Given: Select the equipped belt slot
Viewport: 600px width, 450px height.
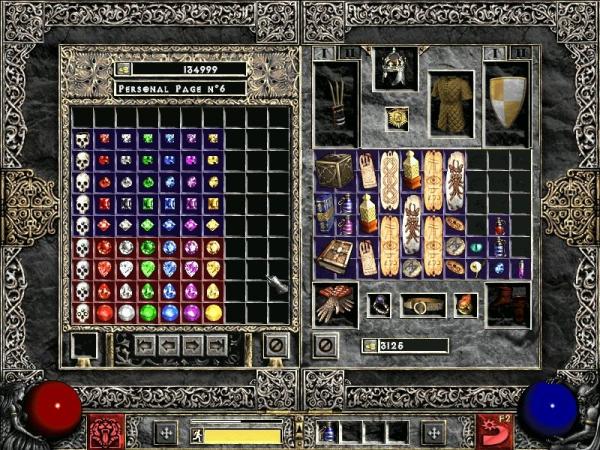Looking at the screenshot, I should click(423, 304).
